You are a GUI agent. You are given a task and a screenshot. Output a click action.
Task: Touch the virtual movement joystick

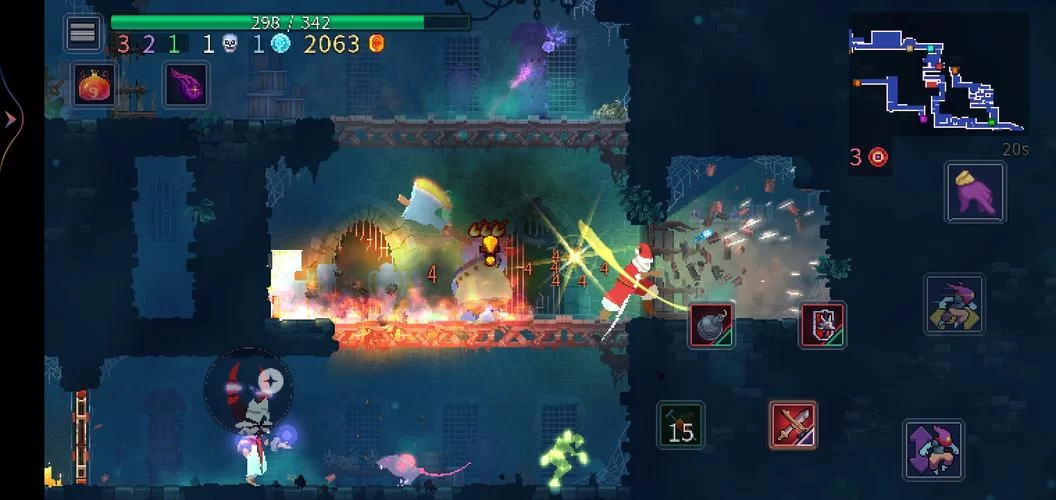coord(249,390)
